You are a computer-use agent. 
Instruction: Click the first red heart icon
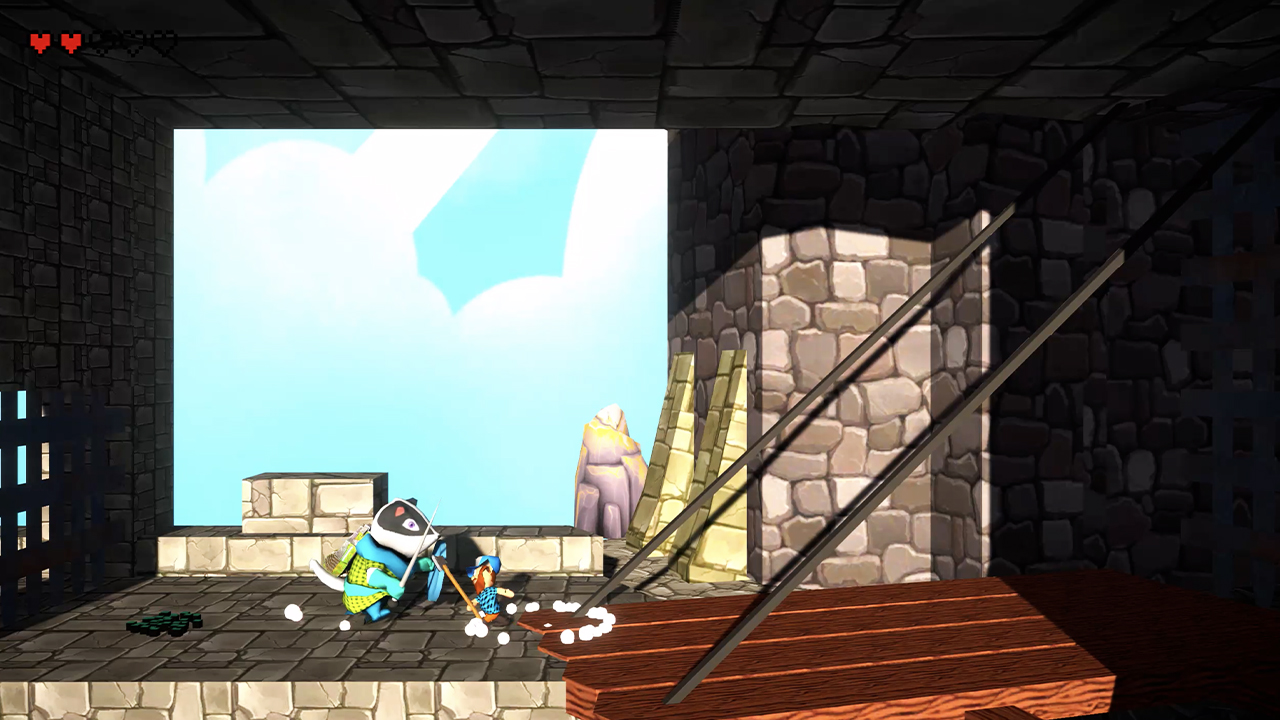(x=39, y=41)
